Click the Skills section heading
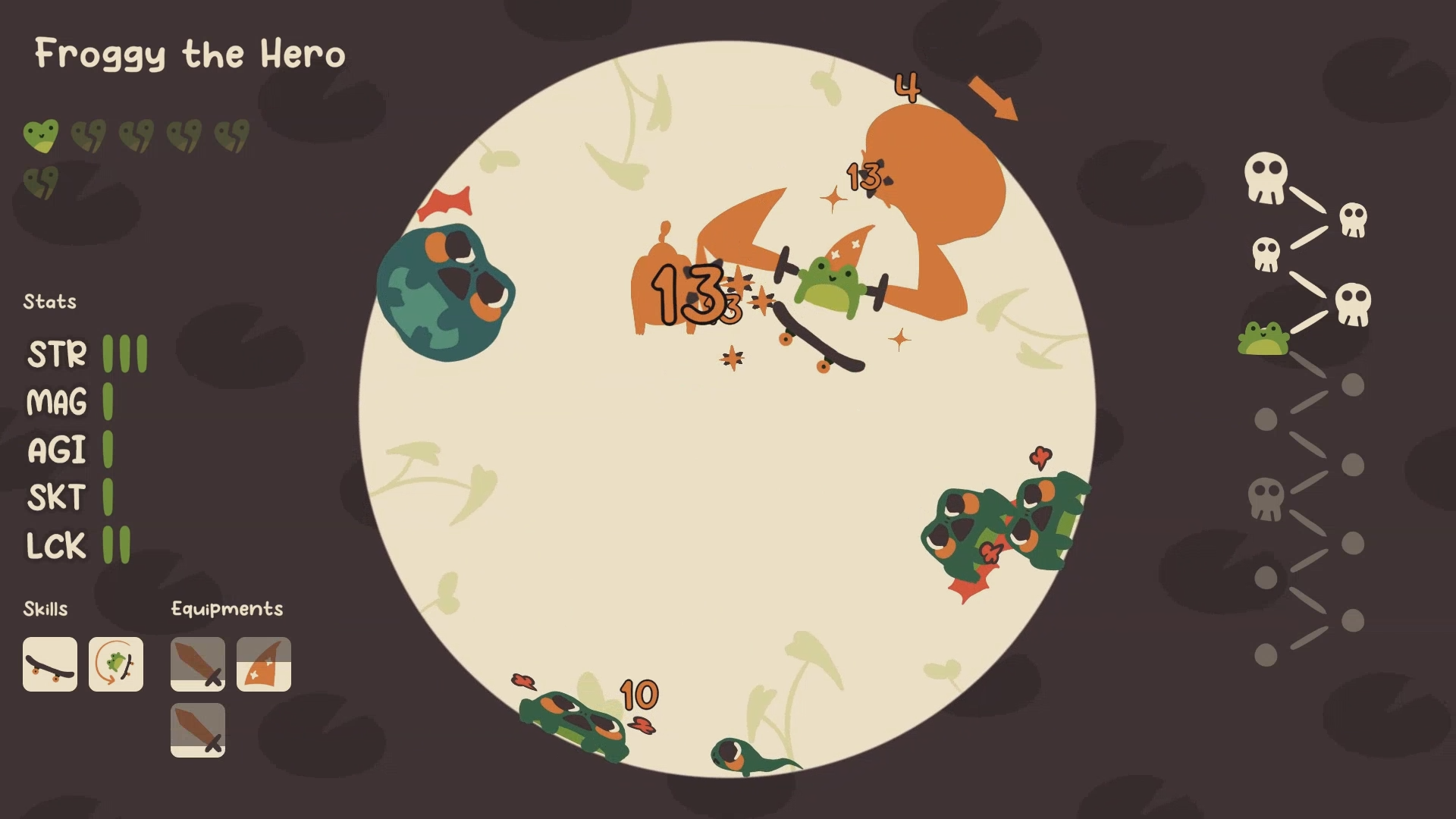The image size is (1456, 819). (x=46, y=608)
